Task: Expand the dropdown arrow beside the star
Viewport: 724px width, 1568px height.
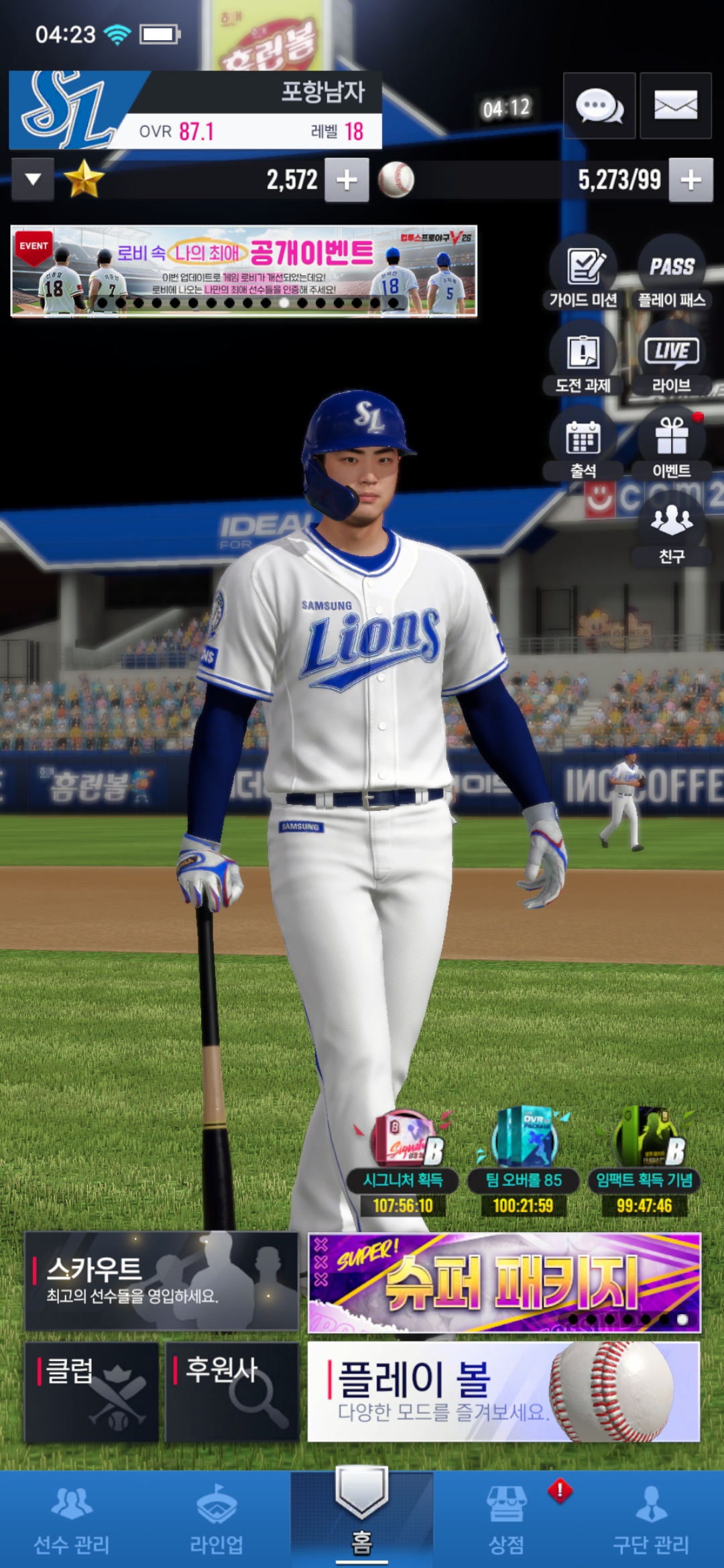Action: click(33, 180)
